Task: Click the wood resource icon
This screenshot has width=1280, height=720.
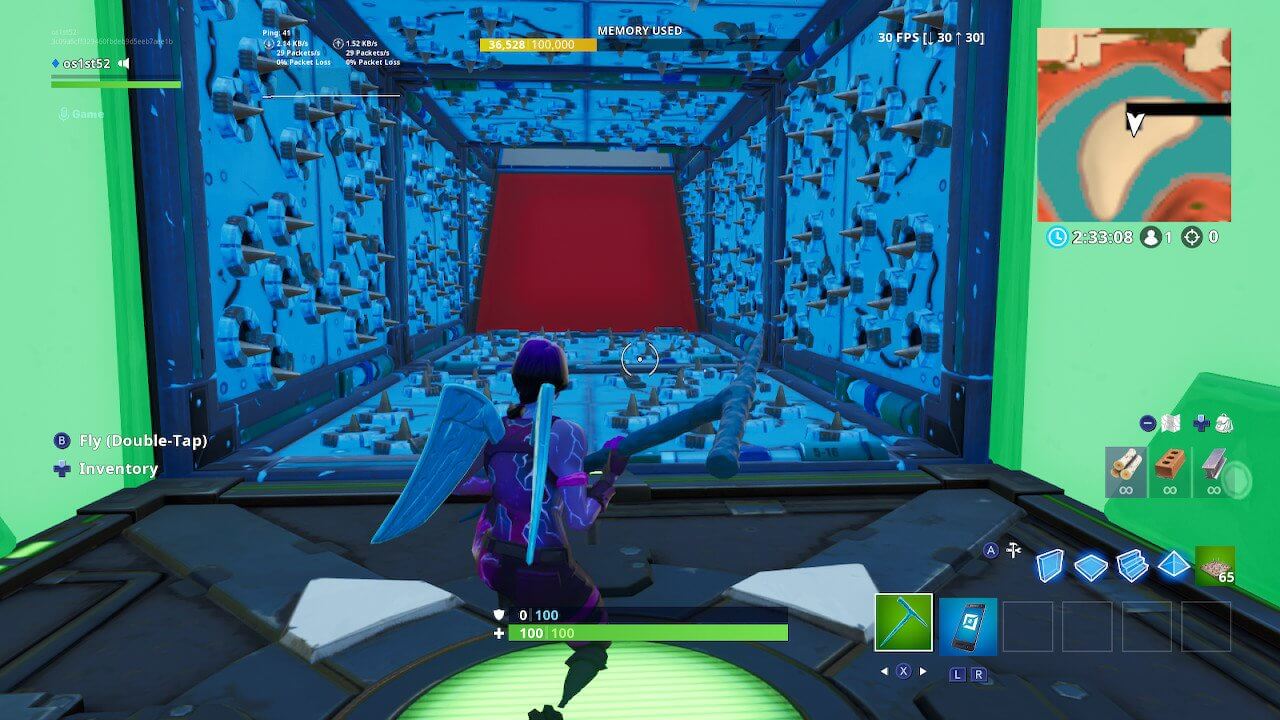Action: (1126, 464)
